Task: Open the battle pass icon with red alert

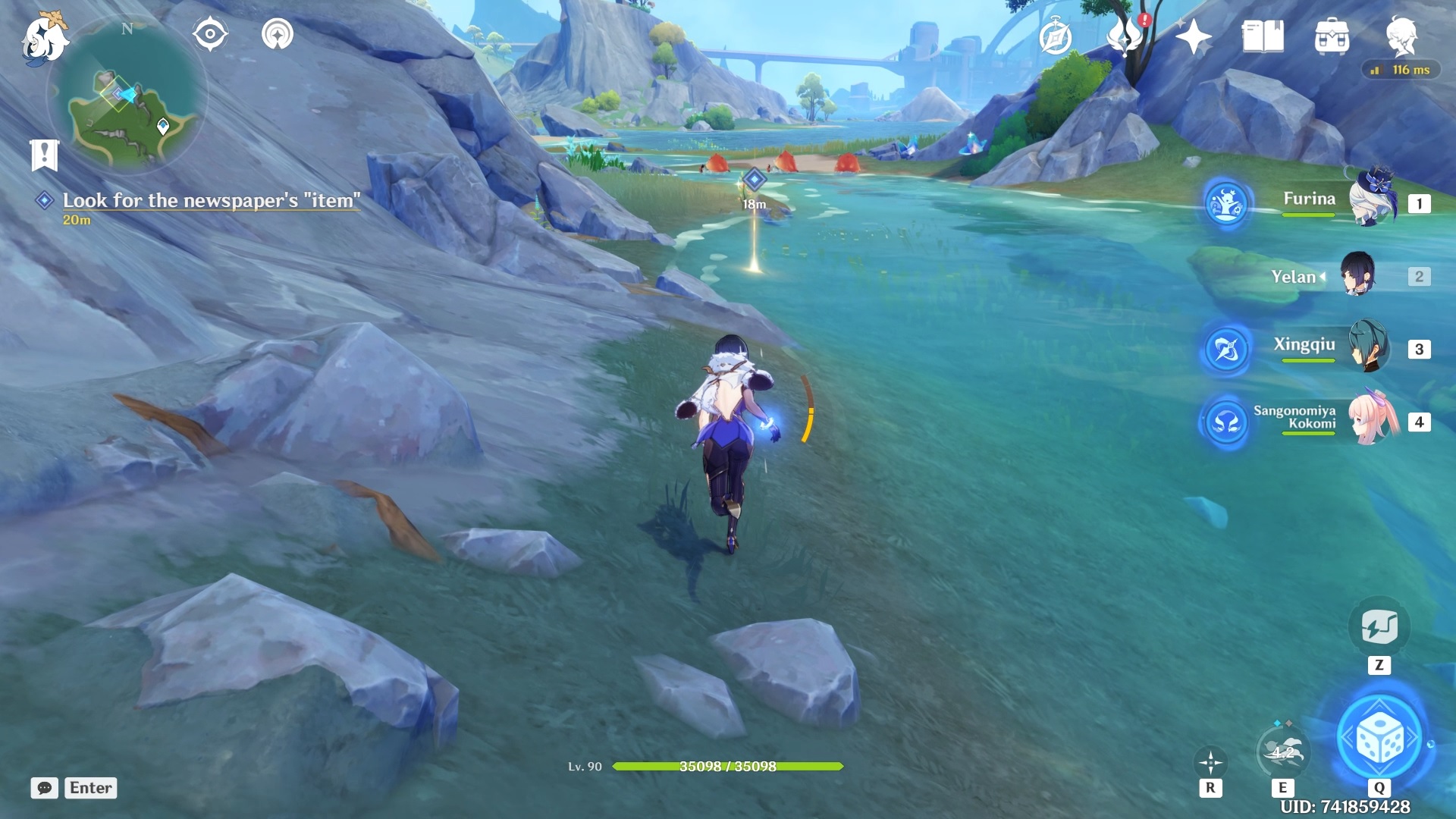Action: tap(1125, 36)
